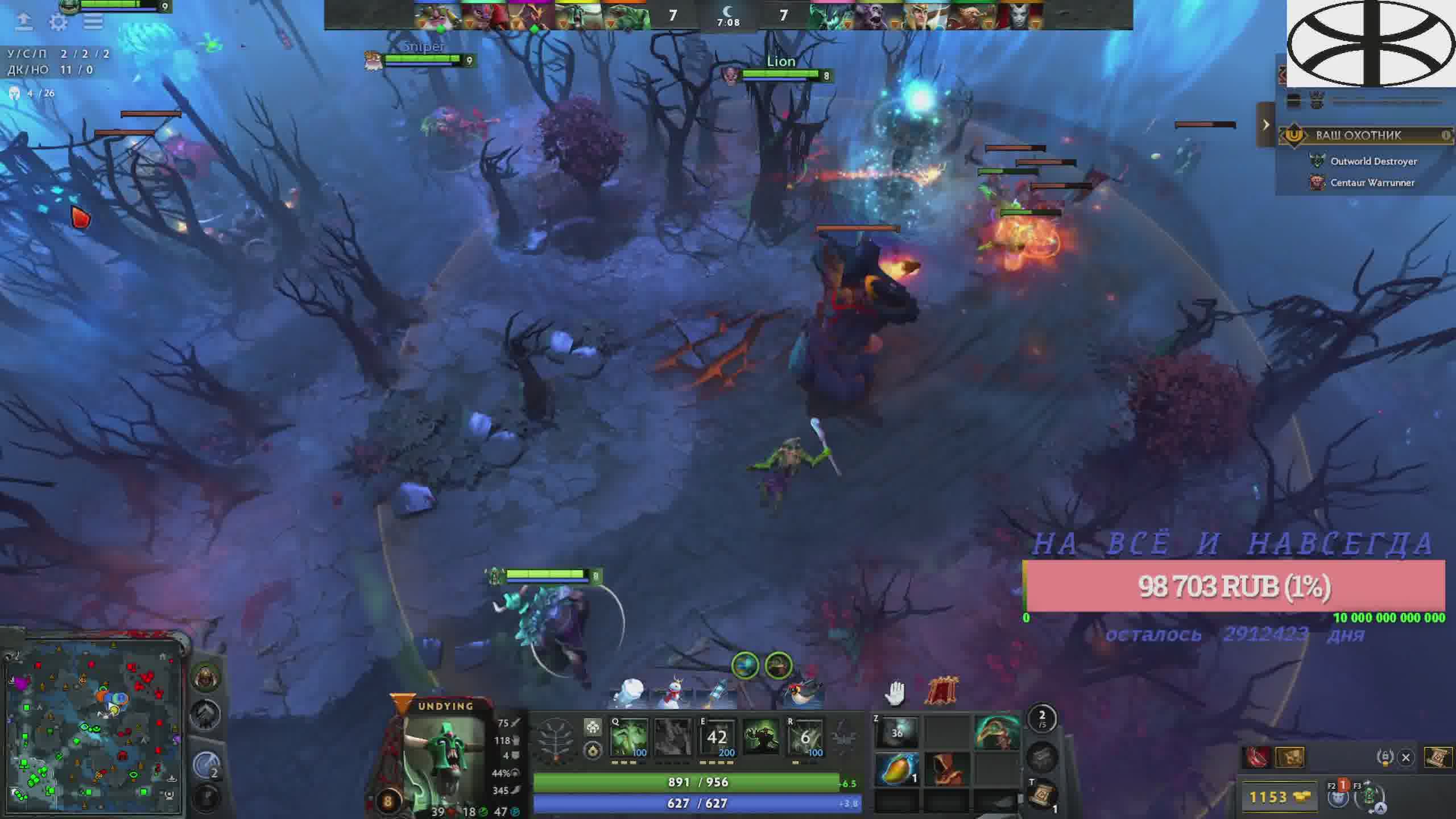Click the dashboard arrow button
This screenshot has height=819, width=1456.
click(x=23, y=22)
